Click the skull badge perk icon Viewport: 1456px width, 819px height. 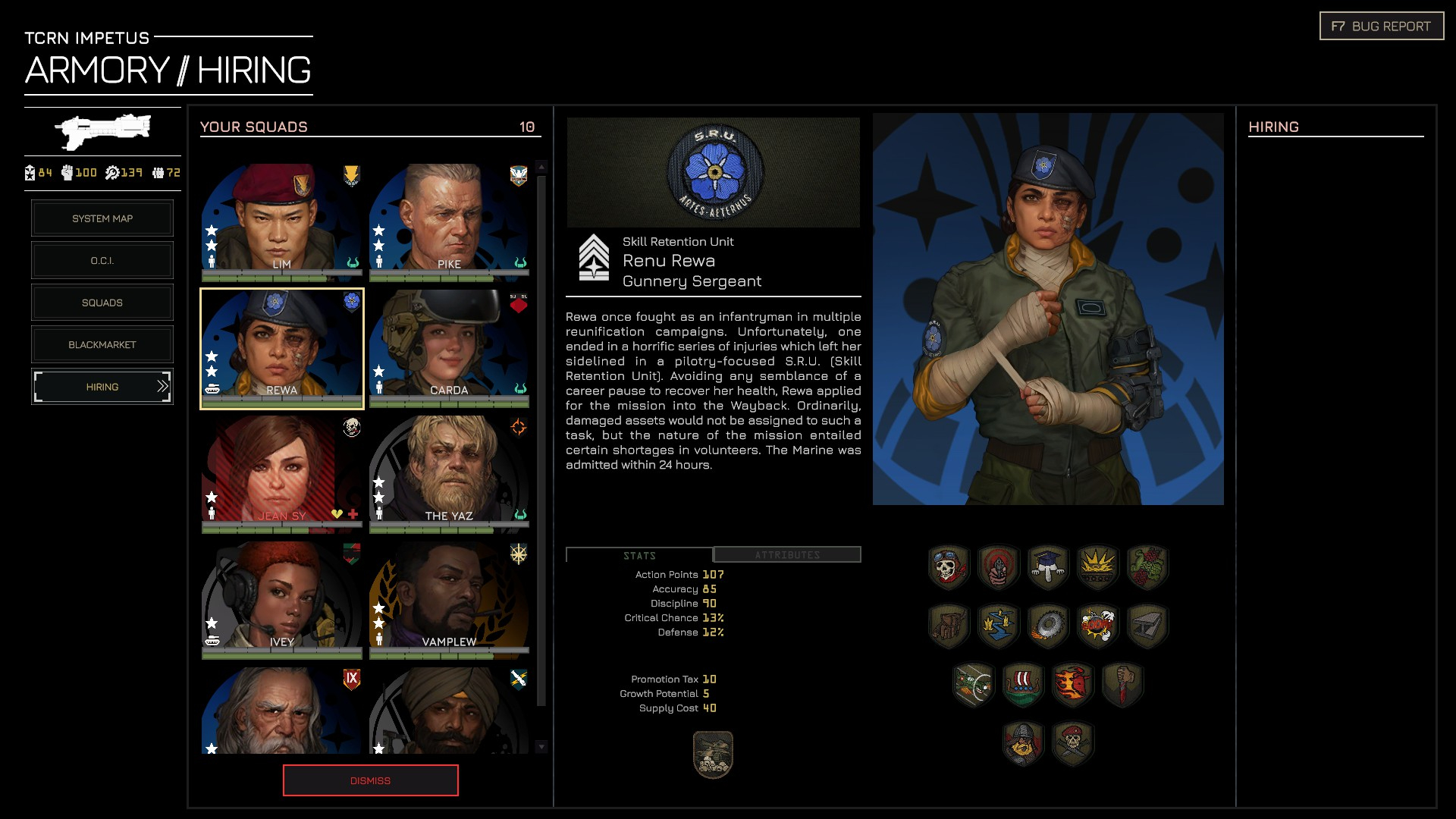point(948,566)
